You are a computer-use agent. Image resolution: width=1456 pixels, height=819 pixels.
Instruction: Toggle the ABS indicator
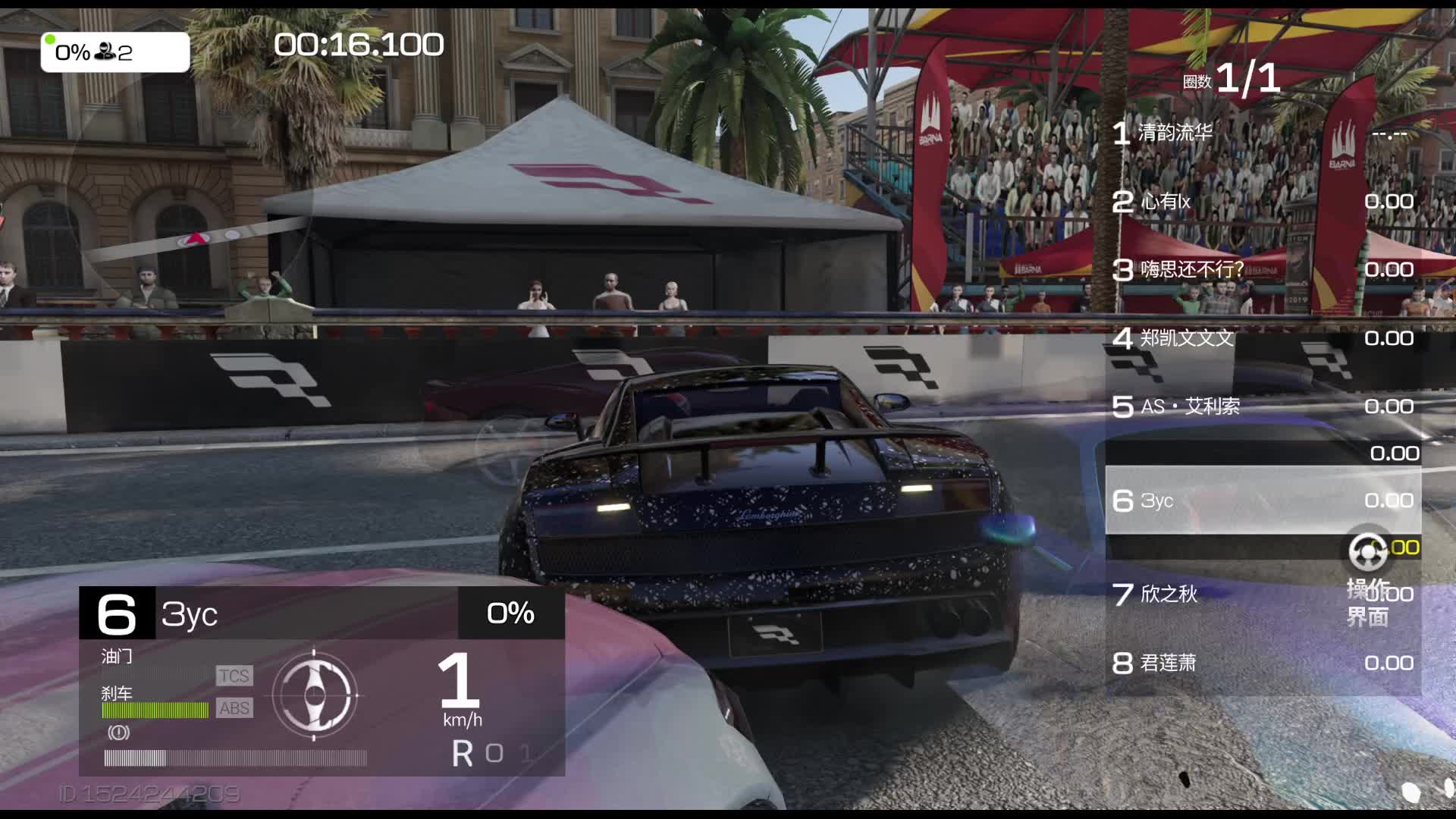(x=234, y=708)
